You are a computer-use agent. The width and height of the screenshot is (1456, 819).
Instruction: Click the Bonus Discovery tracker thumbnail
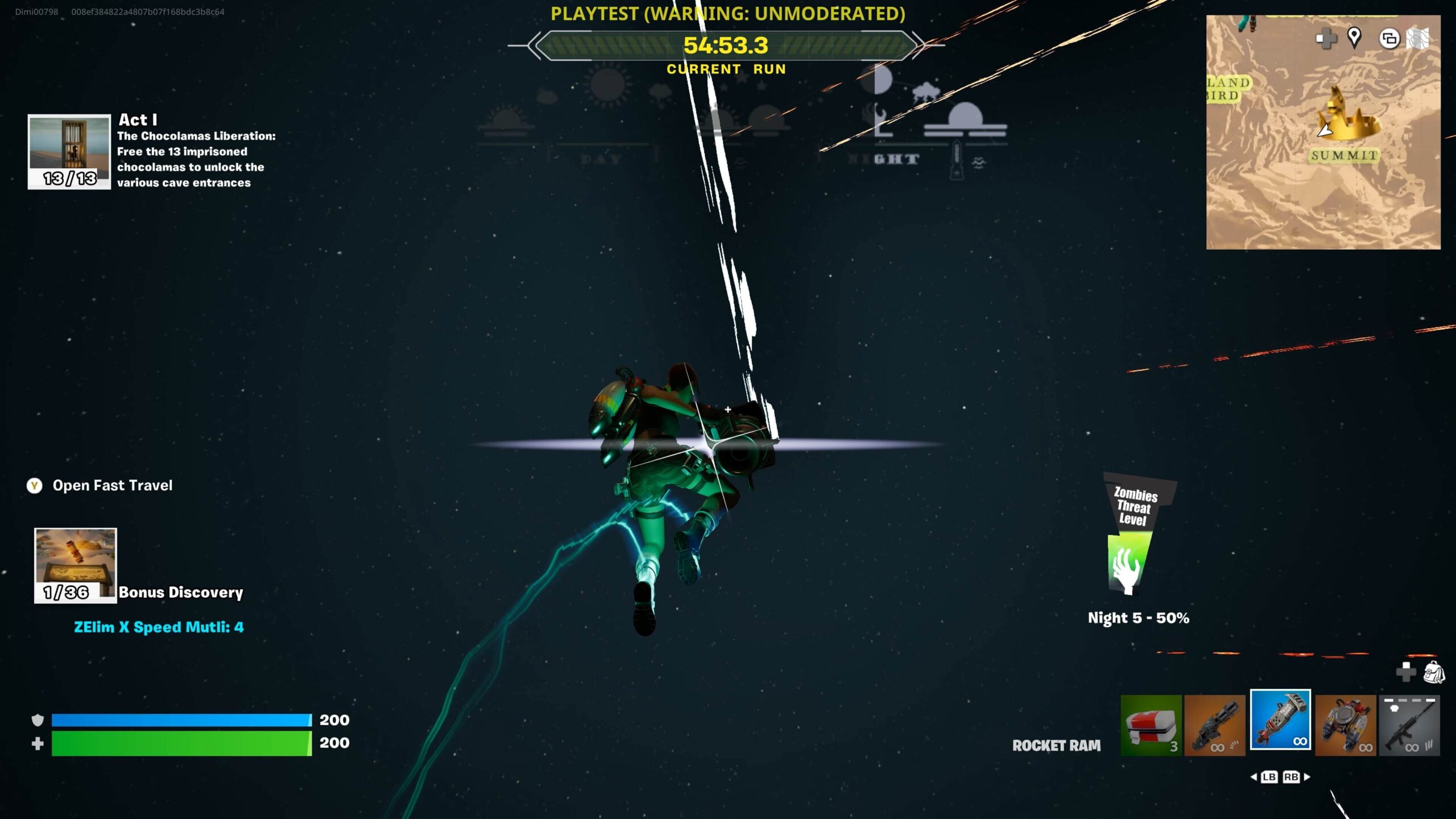click(x=76, y=565)
